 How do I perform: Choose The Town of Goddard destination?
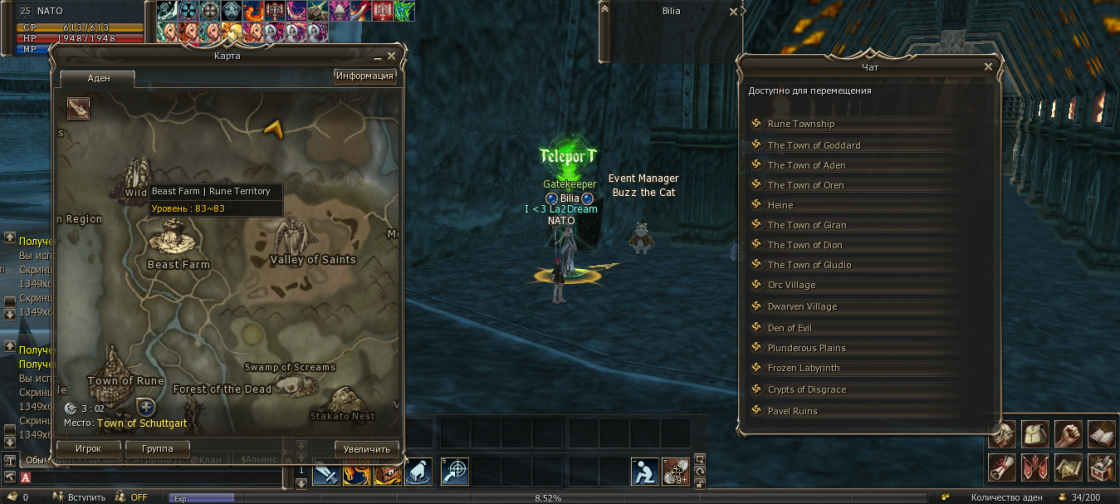tap(814, 145)
